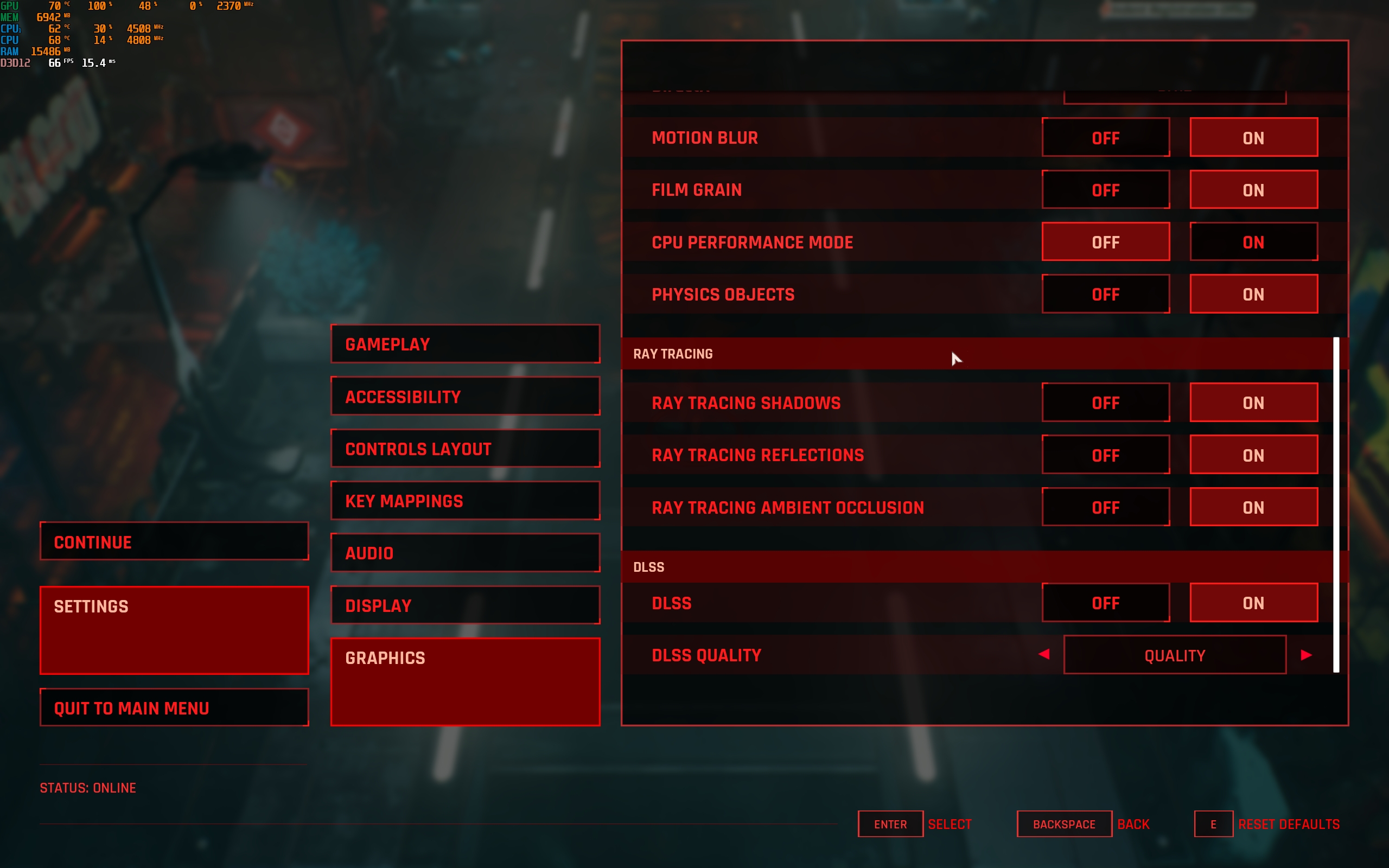This screenshot has height=868, width=1389.
Task: Switch DLSS to off
Action: 1105,603
